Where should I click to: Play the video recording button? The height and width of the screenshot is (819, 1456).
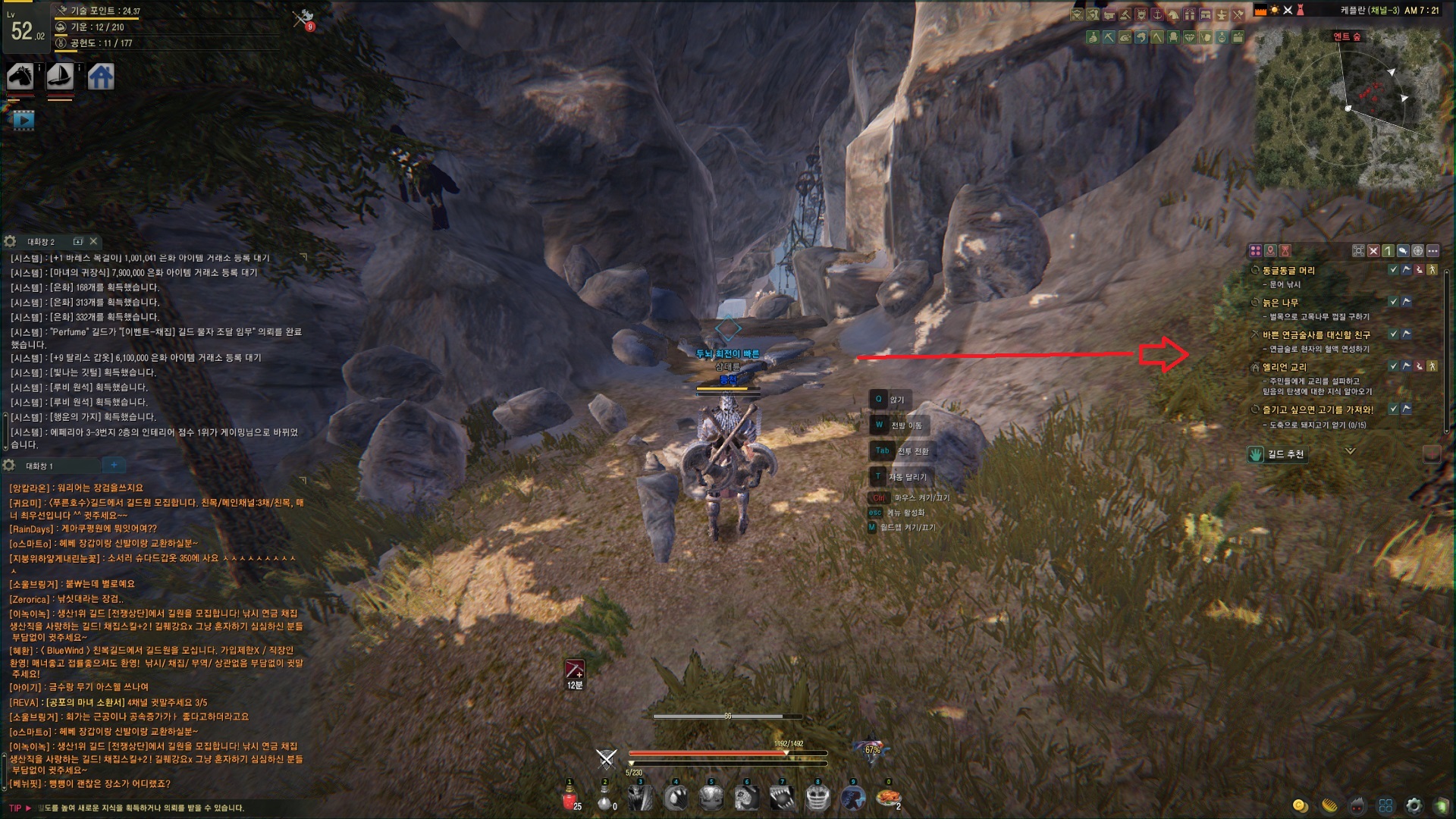pyautogui.click(x=24, y=120)
